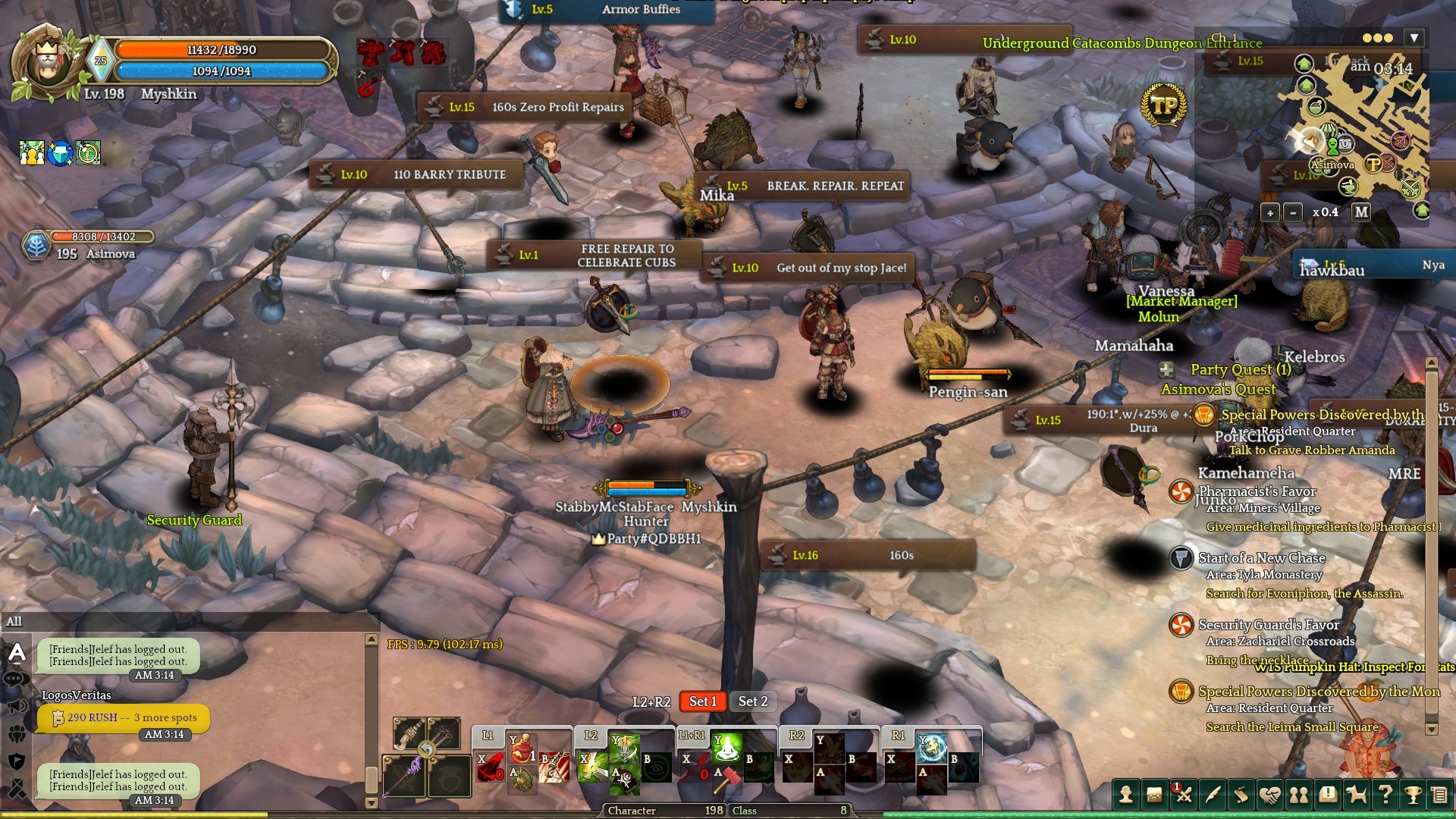
Task: Zoom out the minimap with minus button
Action: pos(1293,212)
